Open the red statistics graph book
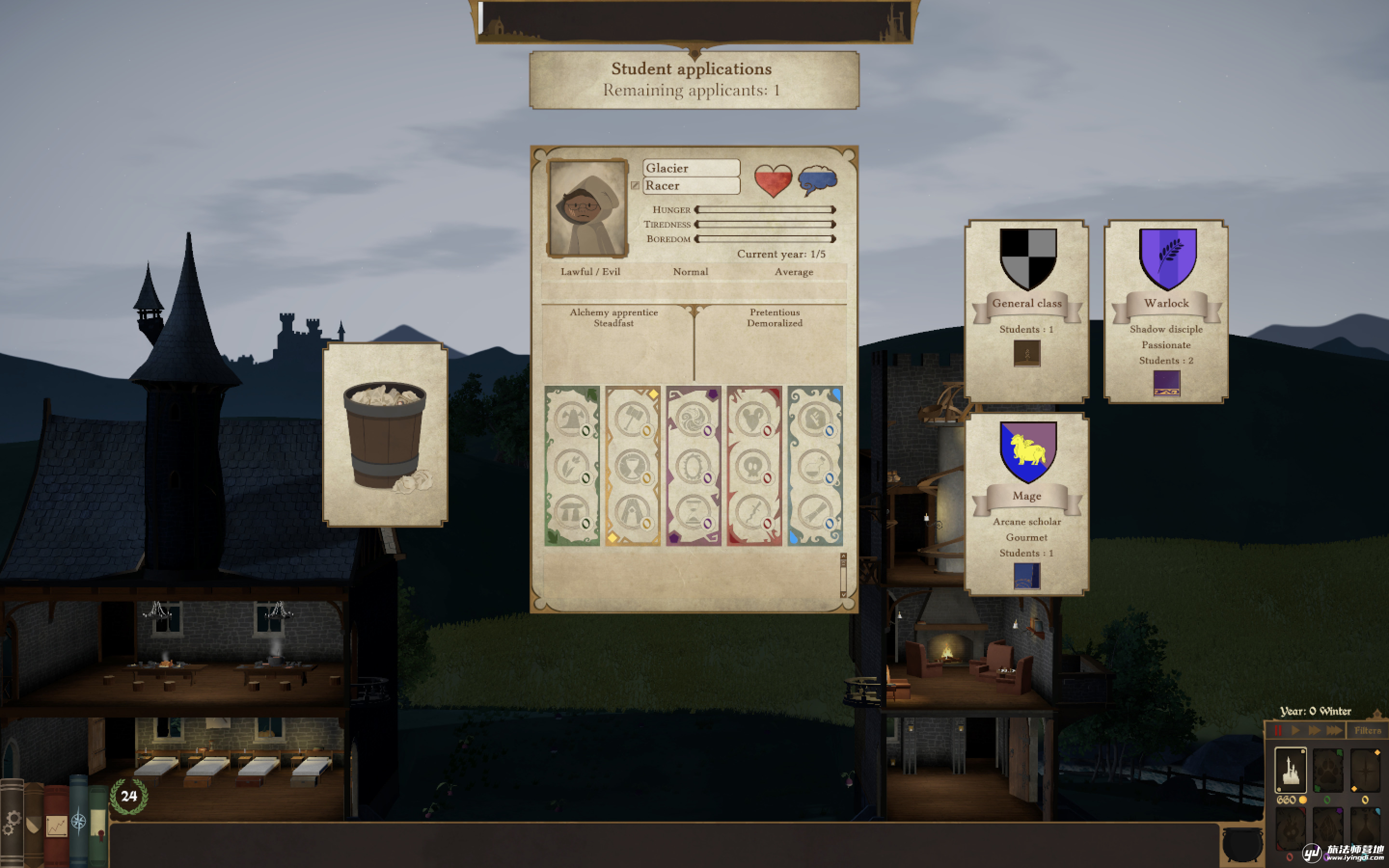 tap(56, 825)
